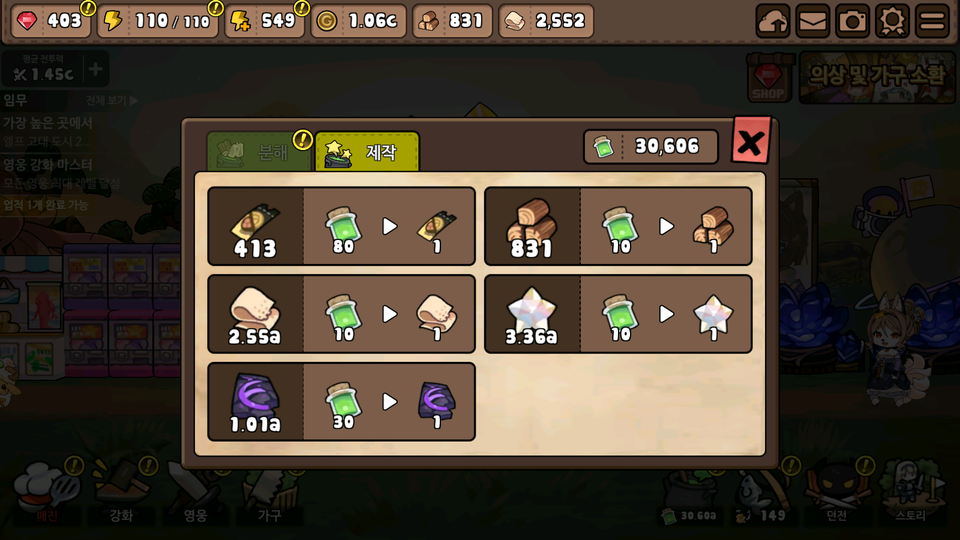The height and width of the screenshot is (540, 960).
Task: Go to the 강화 menu
Action: (121, 494)
